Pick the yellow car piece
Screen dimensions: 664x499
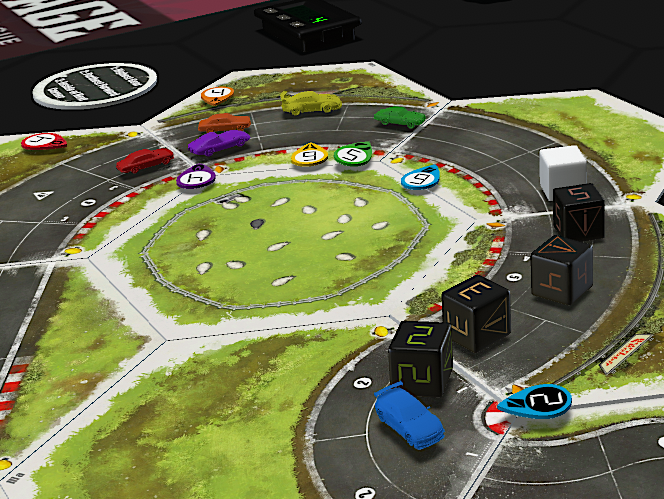tap(311, 102)
